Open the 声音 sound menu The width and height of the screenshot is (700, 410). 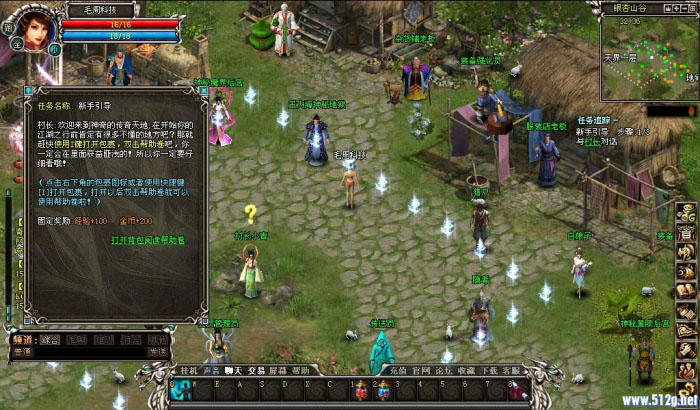click(212, 370)
